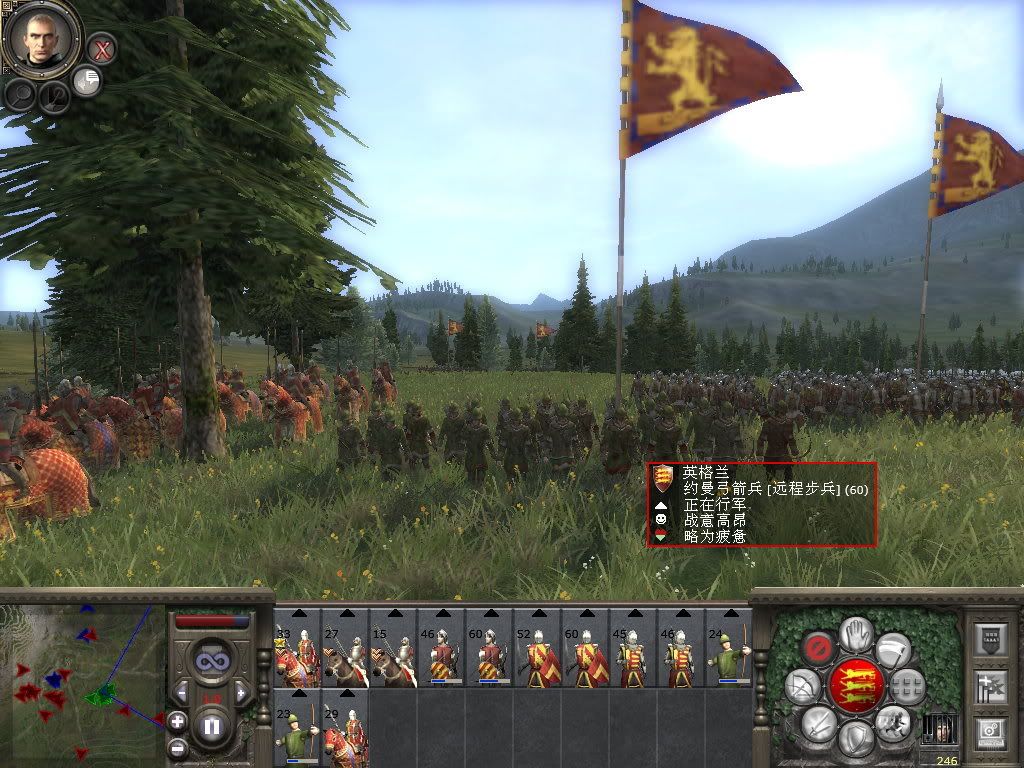The height and width of the screenshot is (768, 1024).
Task: Open group formations grid button
Action: [907, 686]
